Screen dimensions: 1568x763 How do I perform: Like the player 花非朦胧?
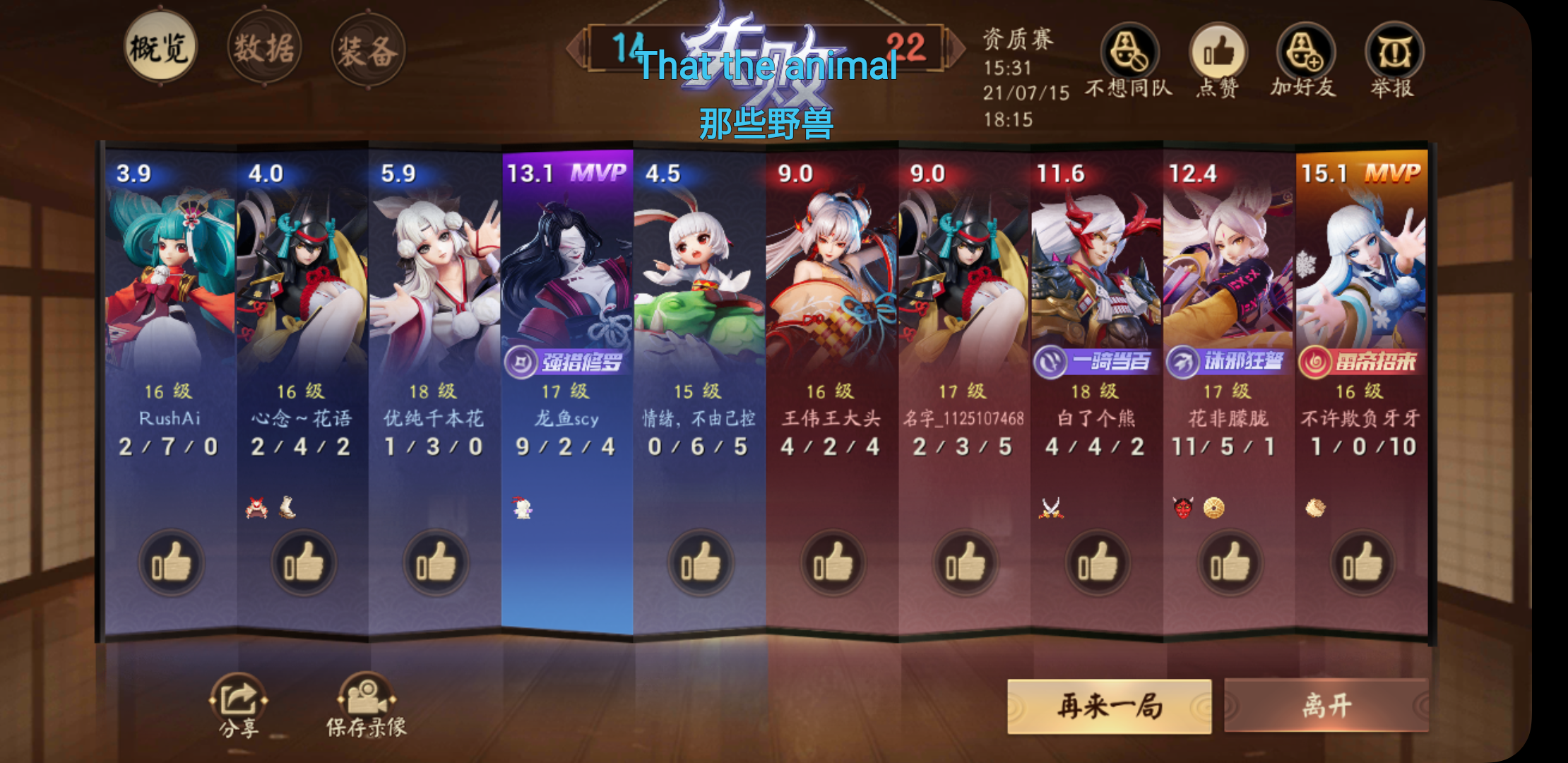click(x=1229, y=563)
